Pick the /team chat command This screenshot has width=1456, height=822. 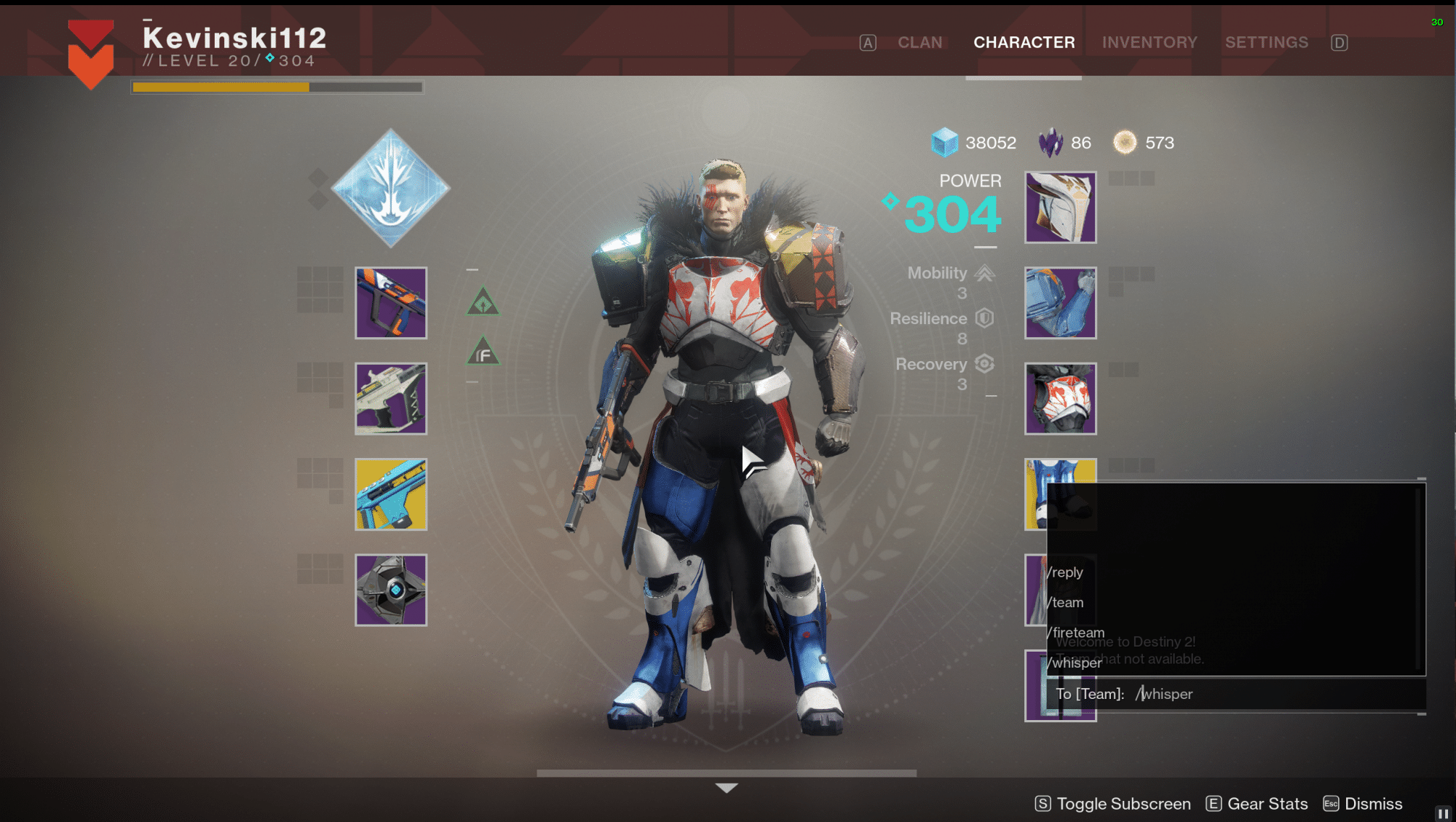pyautogui.click(x=1067, y=603)
